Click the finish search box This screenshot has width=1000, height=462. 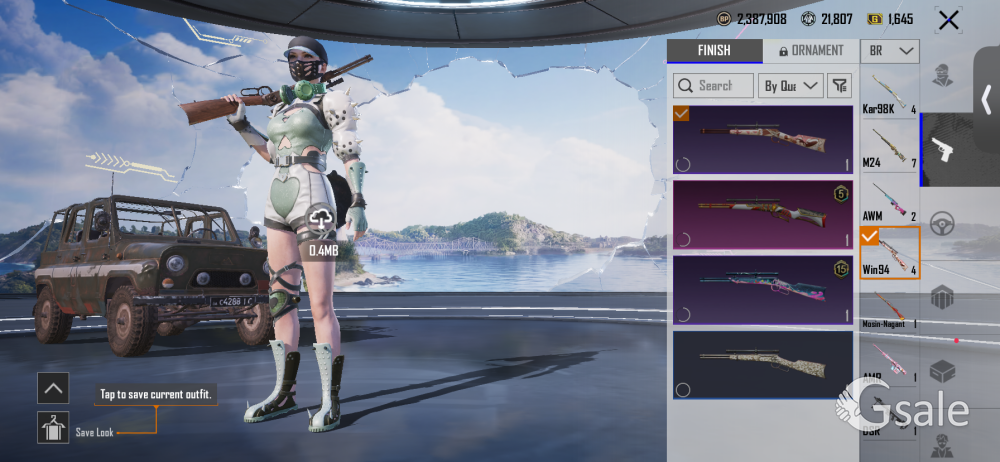[x=714, y=86]
